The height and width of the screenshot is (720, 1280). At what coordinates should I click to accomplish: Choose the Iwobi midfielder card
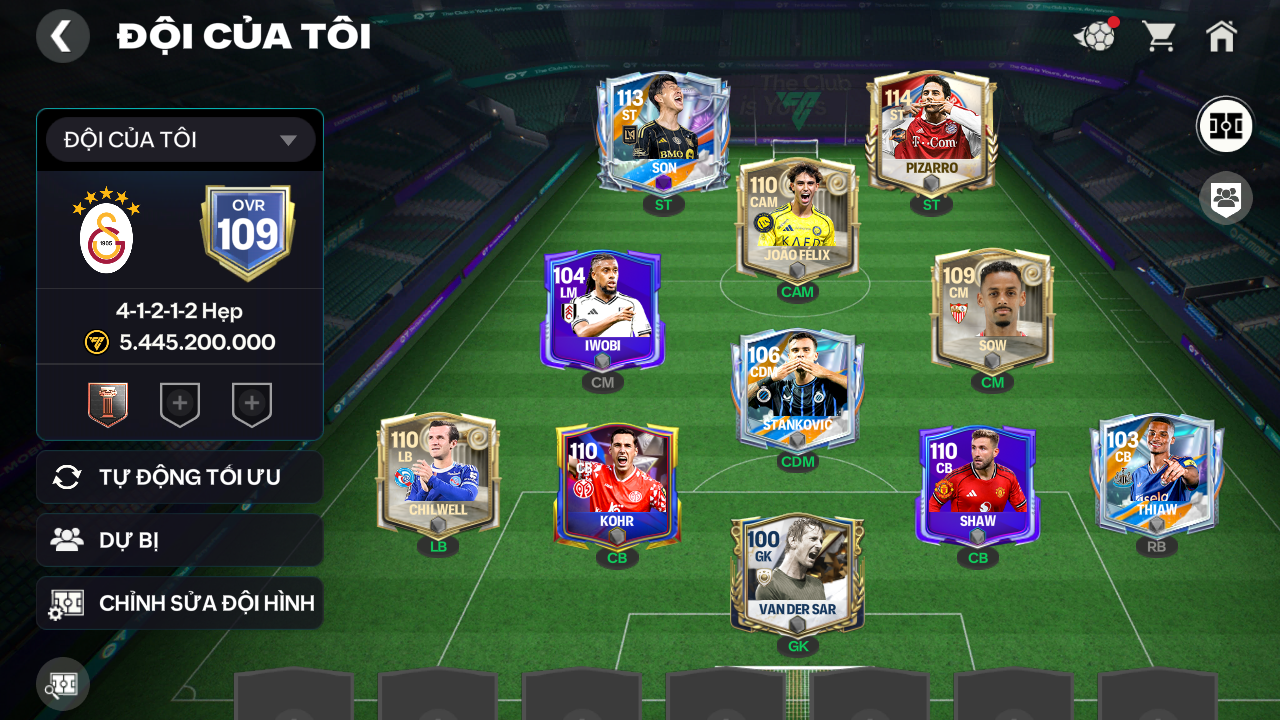pyautogui.click(x=601, y=311)
